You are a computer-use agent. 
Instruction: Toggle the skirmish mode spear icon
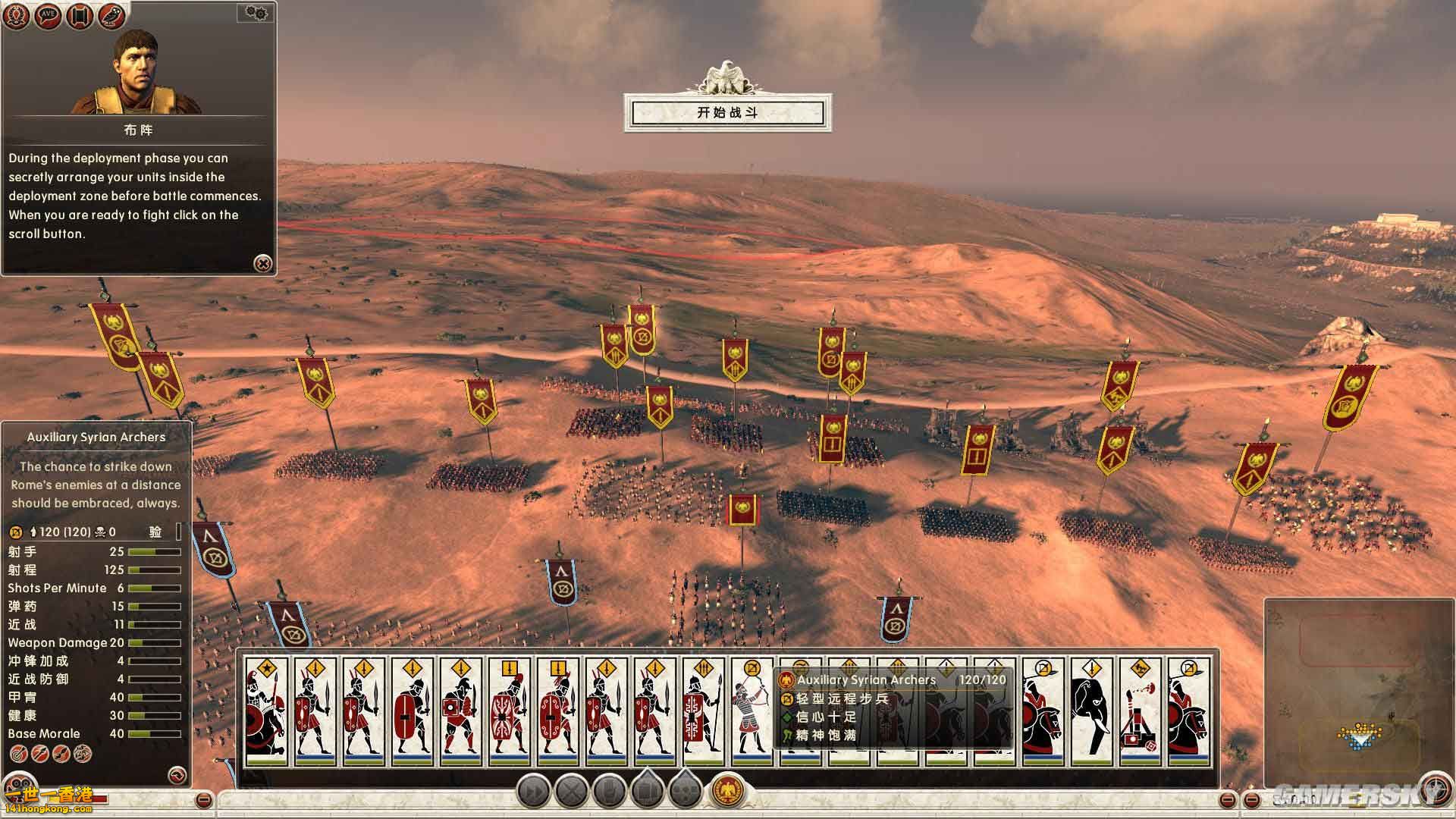(x=39, y=755)
